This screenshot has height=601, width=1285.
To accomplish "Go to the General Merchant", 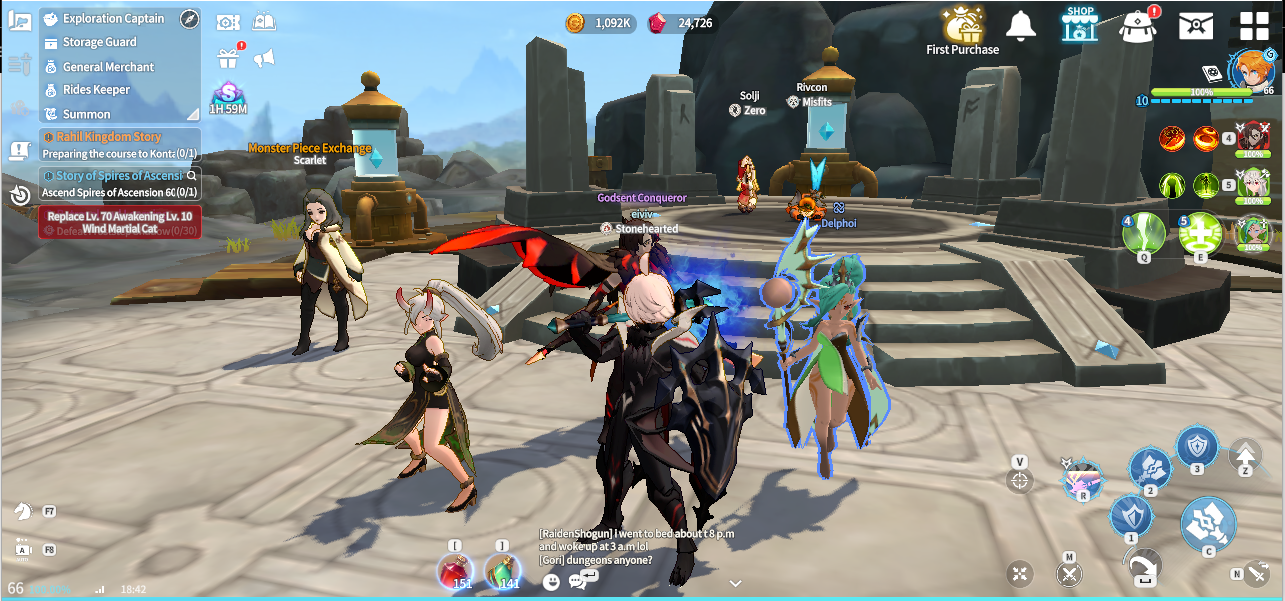I will click(x=108, y=67).
